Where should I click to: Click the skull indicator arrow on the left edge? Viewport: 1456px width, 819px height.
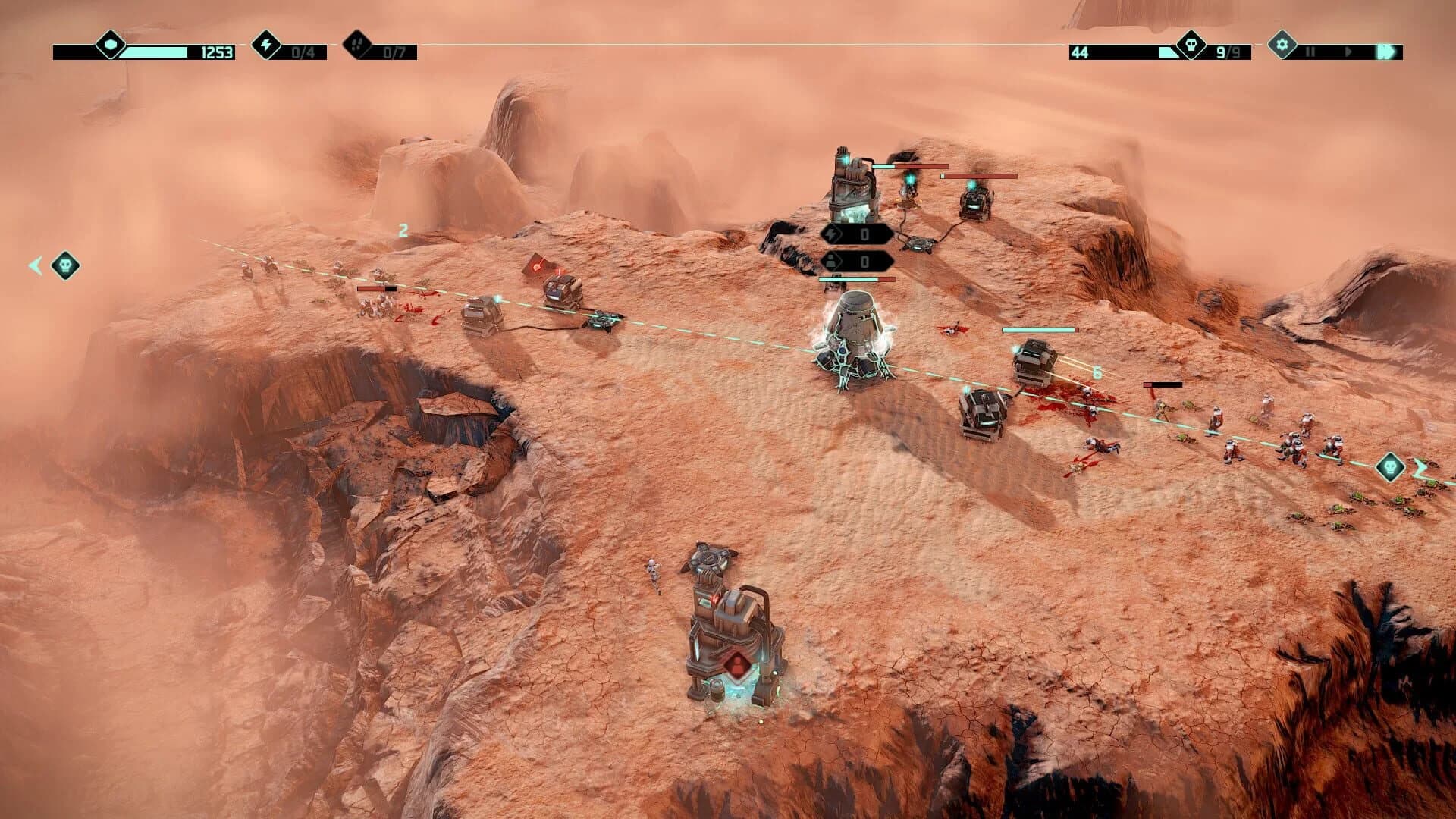(x=64, y=265)
